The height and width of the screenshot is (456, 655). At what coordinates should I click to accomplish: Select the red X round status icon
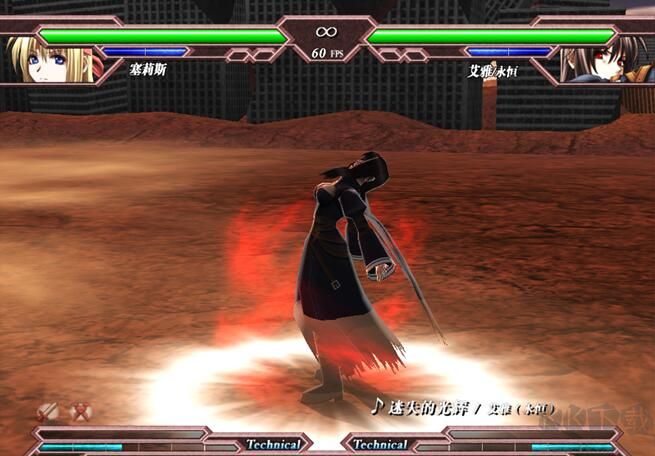coord(82,411)
